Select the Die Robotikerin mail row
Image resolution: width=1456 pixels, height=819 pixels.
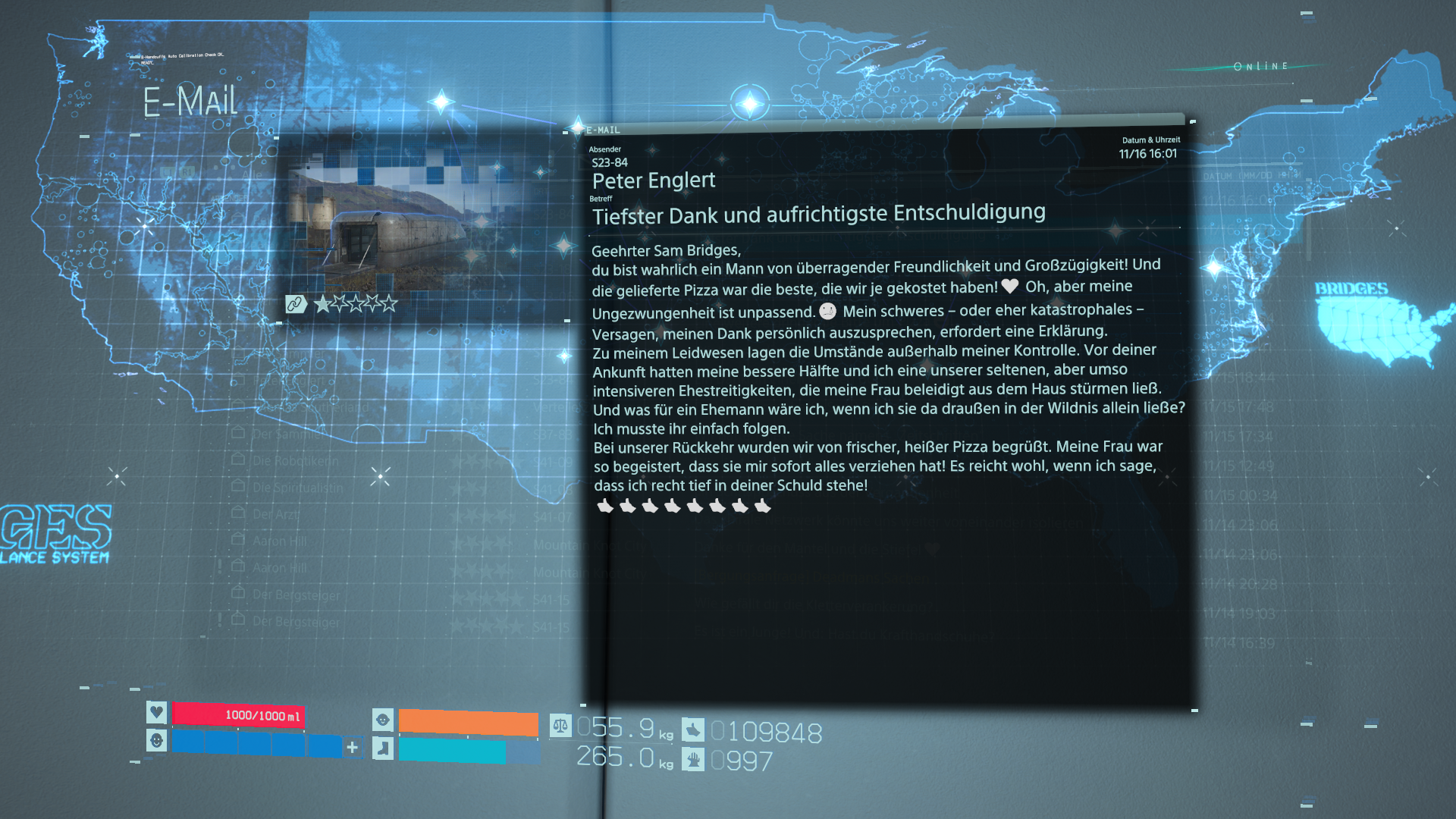(296, 461)
